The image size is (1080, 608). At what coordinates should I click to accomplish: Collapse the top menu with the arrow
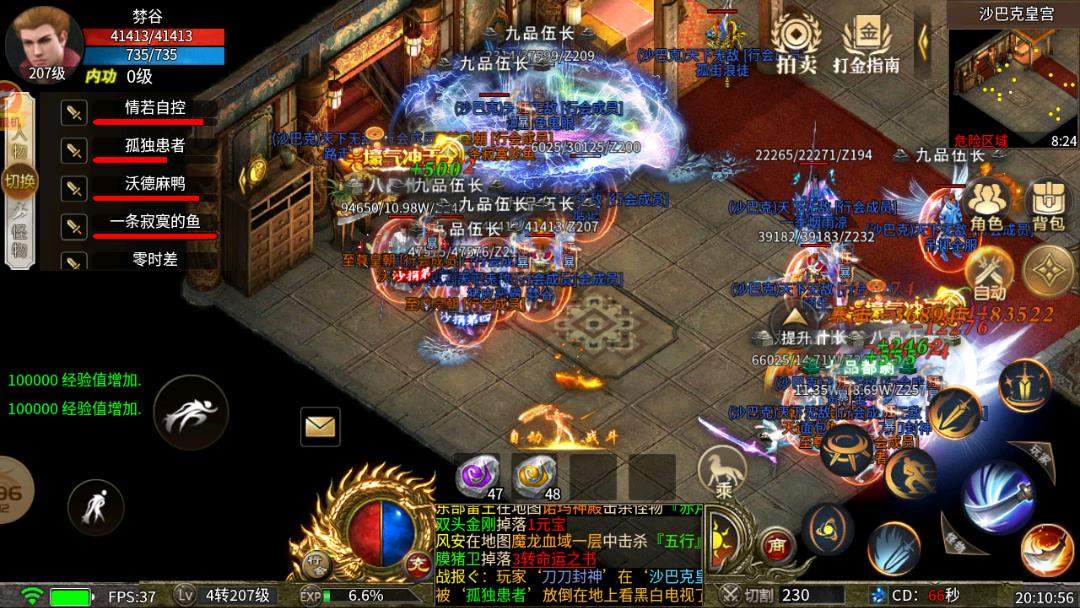click(x=923, y=40)
